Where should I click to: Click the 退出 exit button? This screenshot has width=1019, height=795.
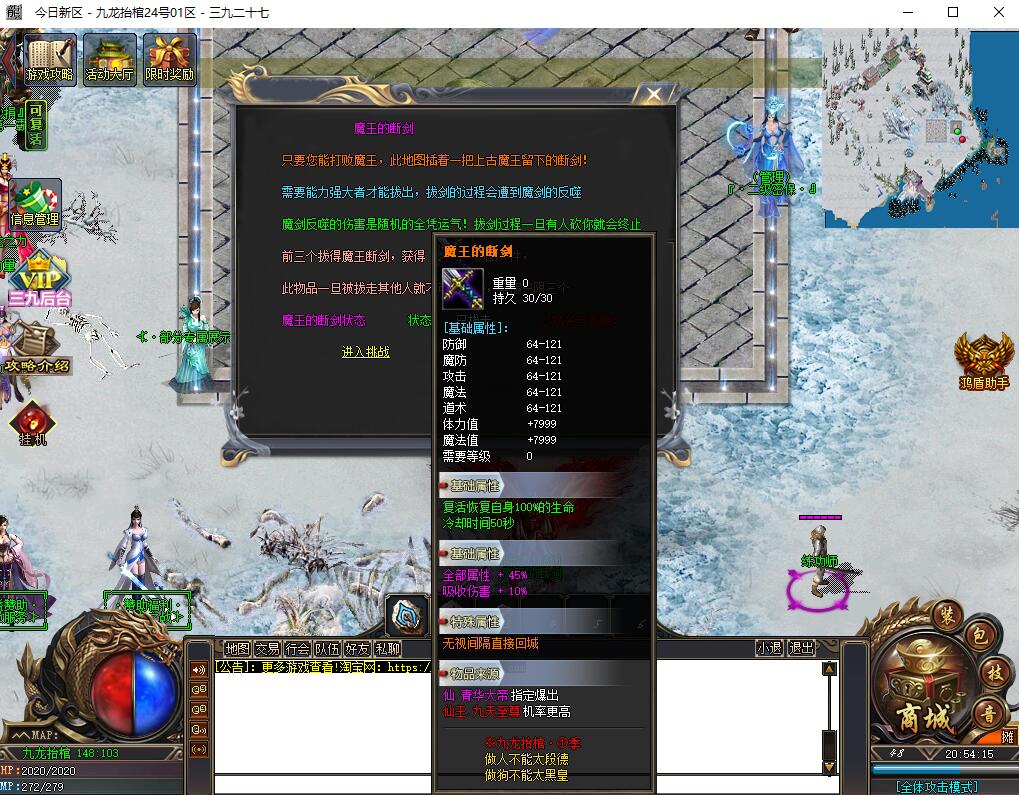pos(801,648)
